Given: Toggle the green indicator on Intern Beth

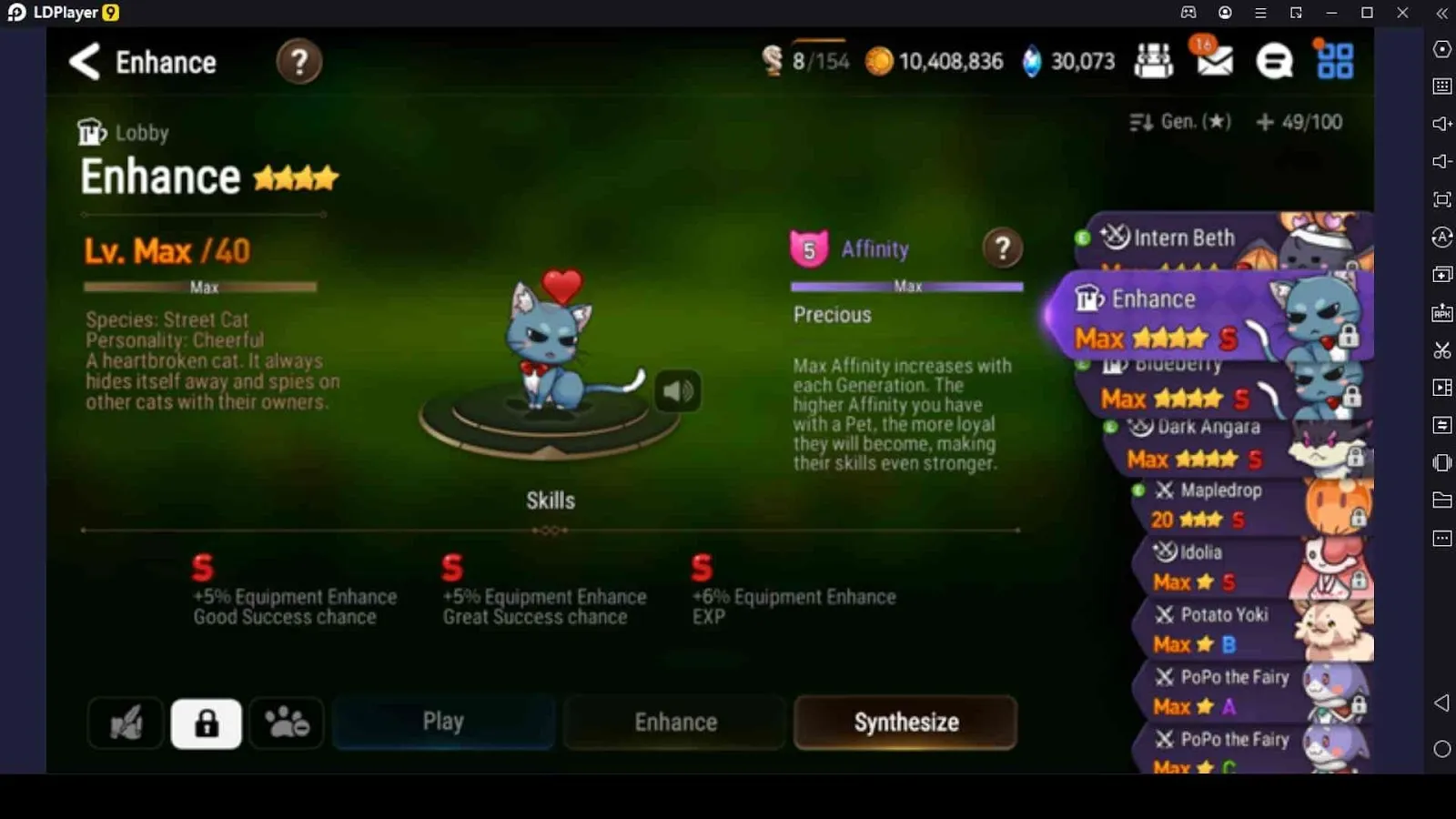Looking at the screenshot, I should [x=1082, y=238].
